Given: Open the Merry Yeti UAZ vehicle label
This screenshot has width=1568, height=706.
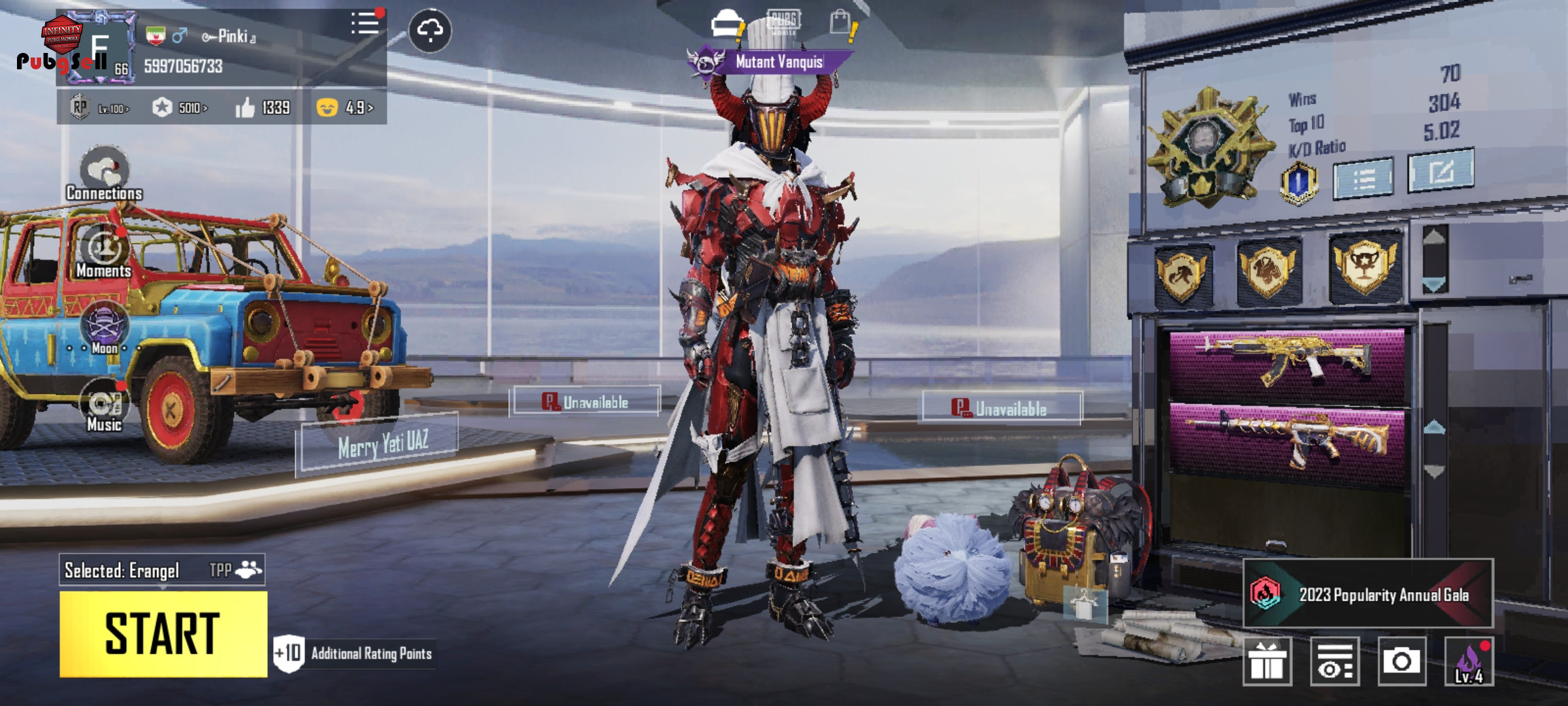Looking at the screenshot, I should pyautogui.click(x=383, y=445).
